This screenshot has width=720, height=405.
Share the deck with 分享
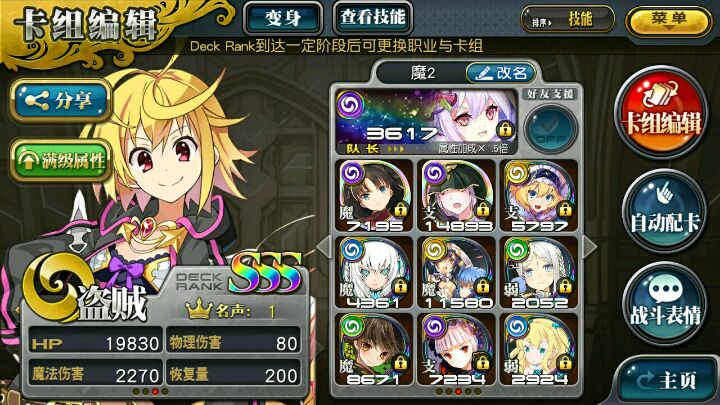click(x=62, y=100)
